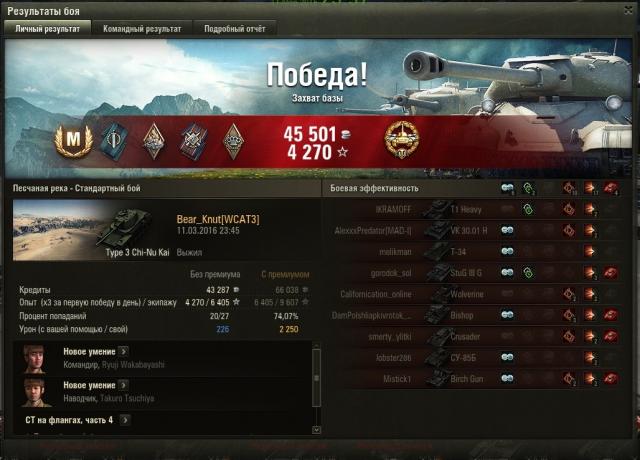Image resolution: width=640 pixels, height=460 pixels.
Task: Click the gold Mastery Badge M medal
Action: [x=72, y=138]
